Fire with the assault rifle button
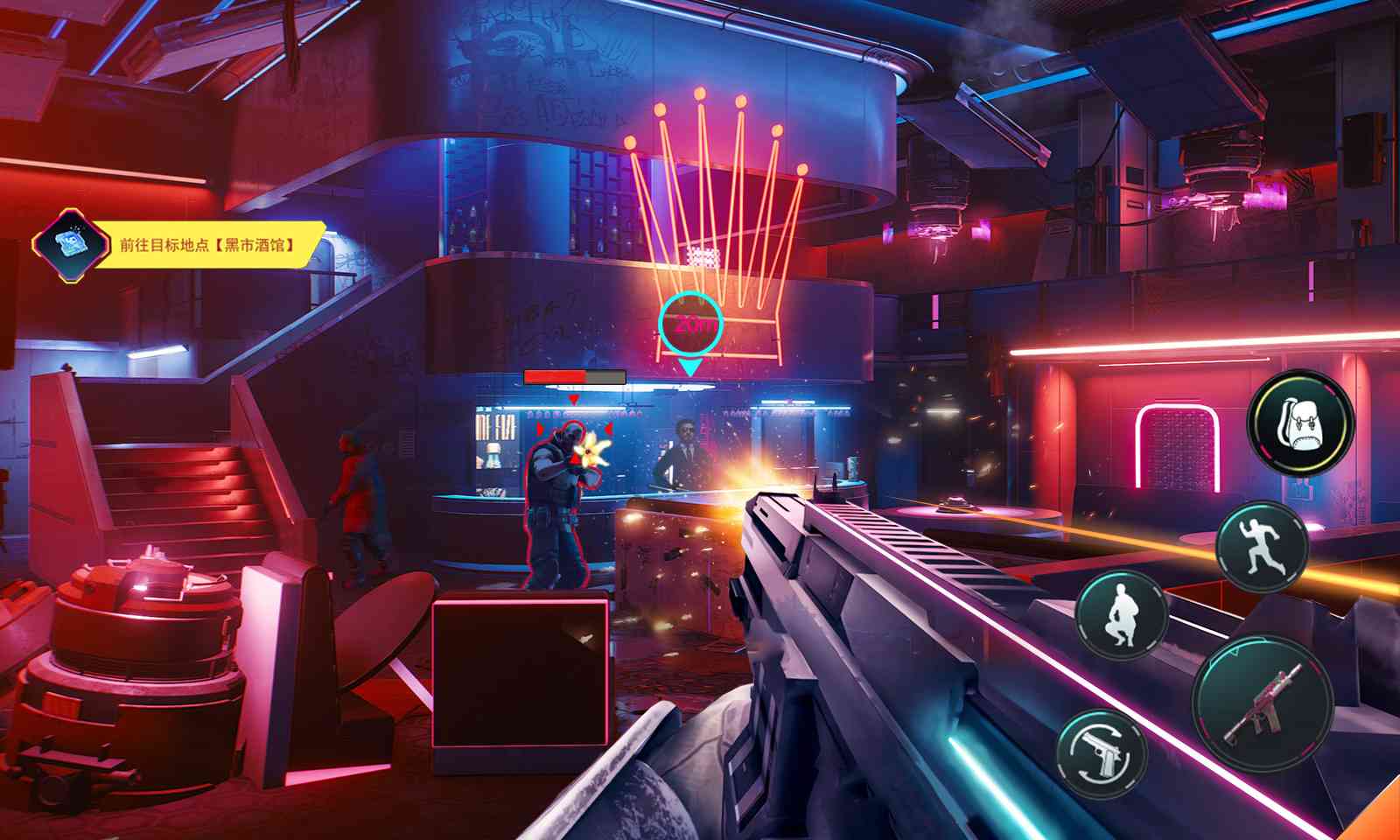Screen dimensions: 1400x840 (x=1263, y=703)
